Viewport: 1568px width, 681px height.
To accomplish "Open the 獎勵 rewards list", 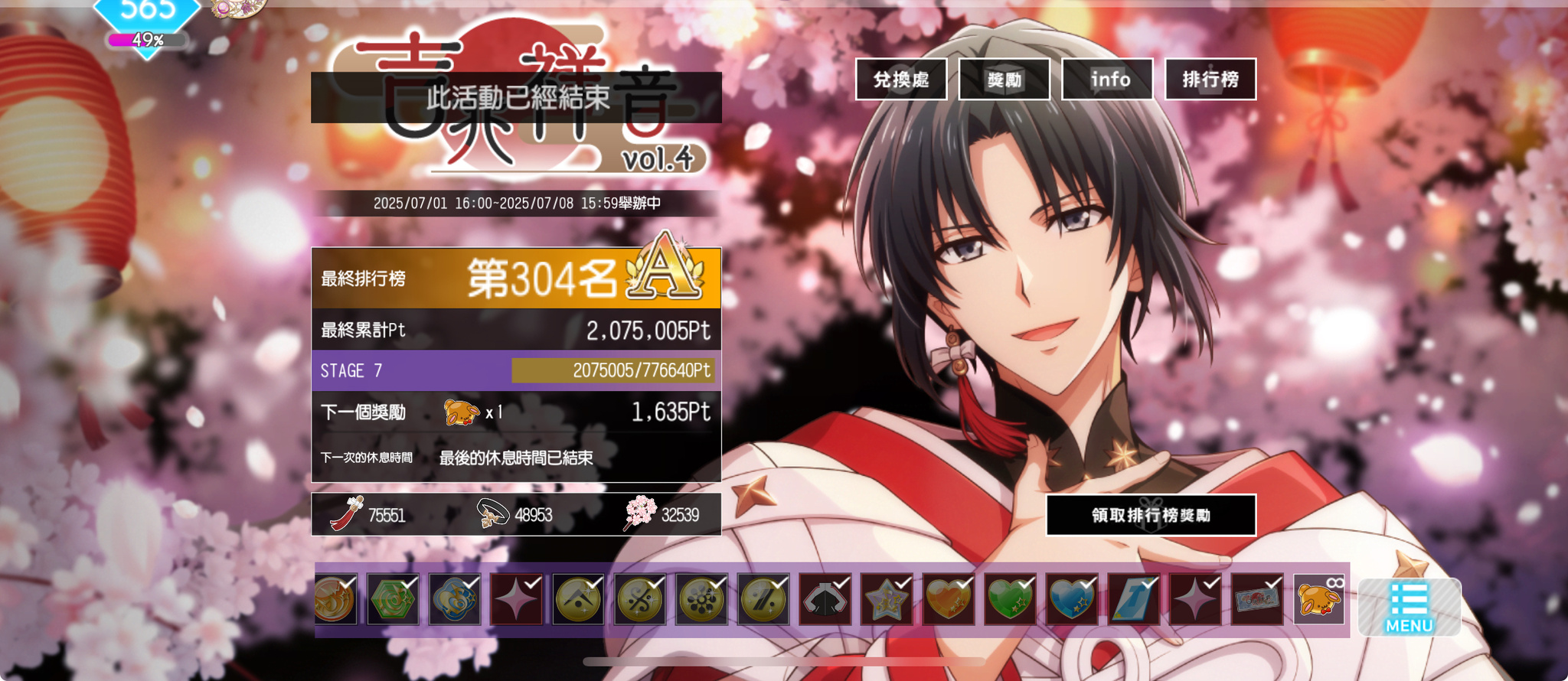I will (x=1004, y=80).
